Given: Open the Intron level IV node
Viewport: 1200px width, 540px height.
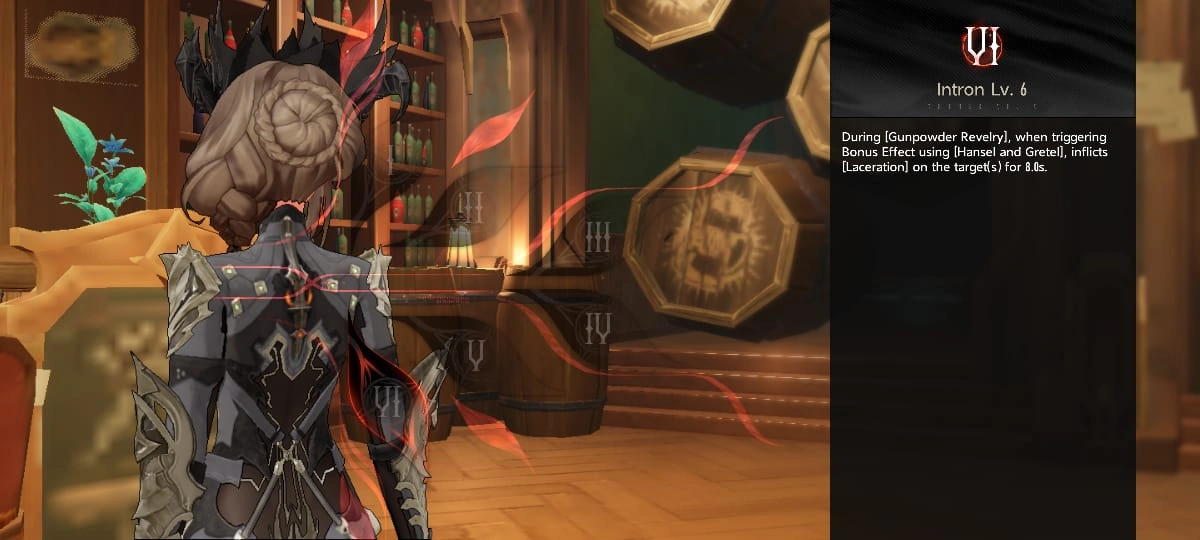Looking at the screenshot, I should [x=597, y=327].
